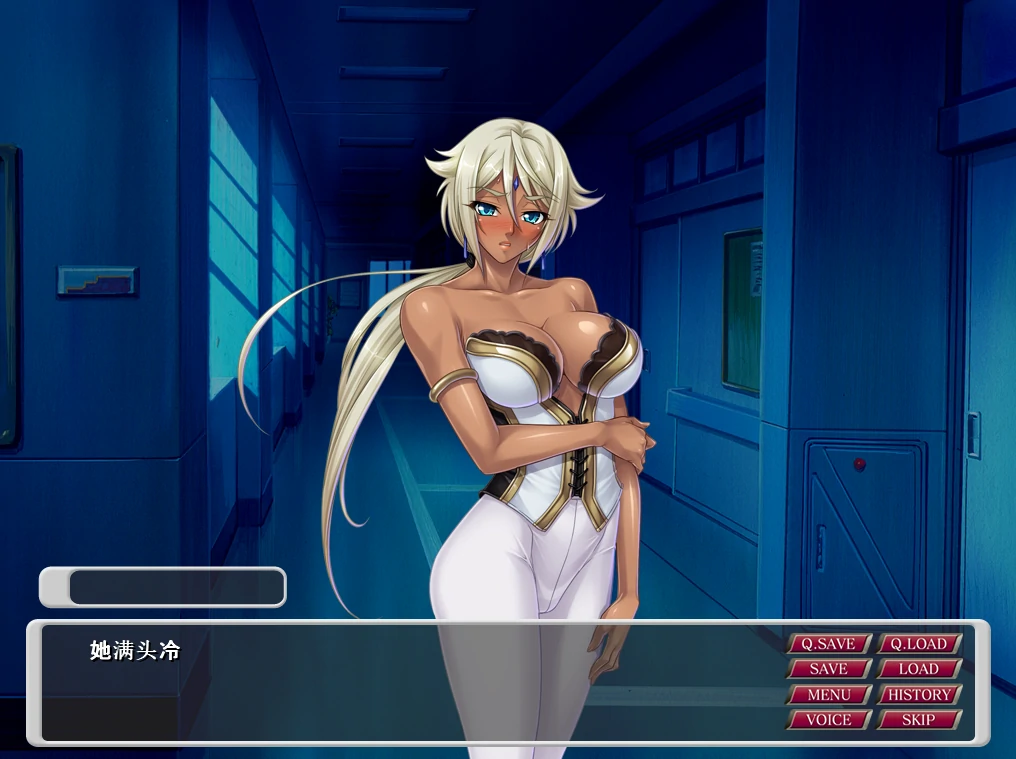This screenshot has height=759, width=1016.
Task: Open the LOAD game screen
Action: pos(919,669)
